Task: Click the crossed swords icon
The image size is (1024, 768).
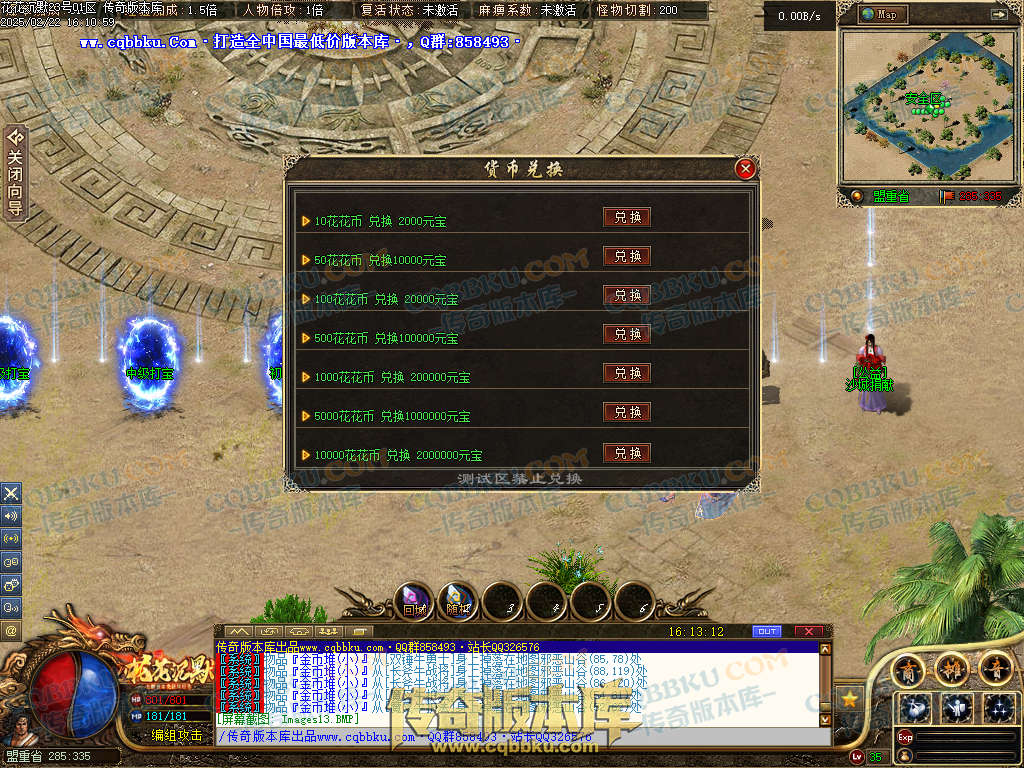Action: click(x=11, y=493)
